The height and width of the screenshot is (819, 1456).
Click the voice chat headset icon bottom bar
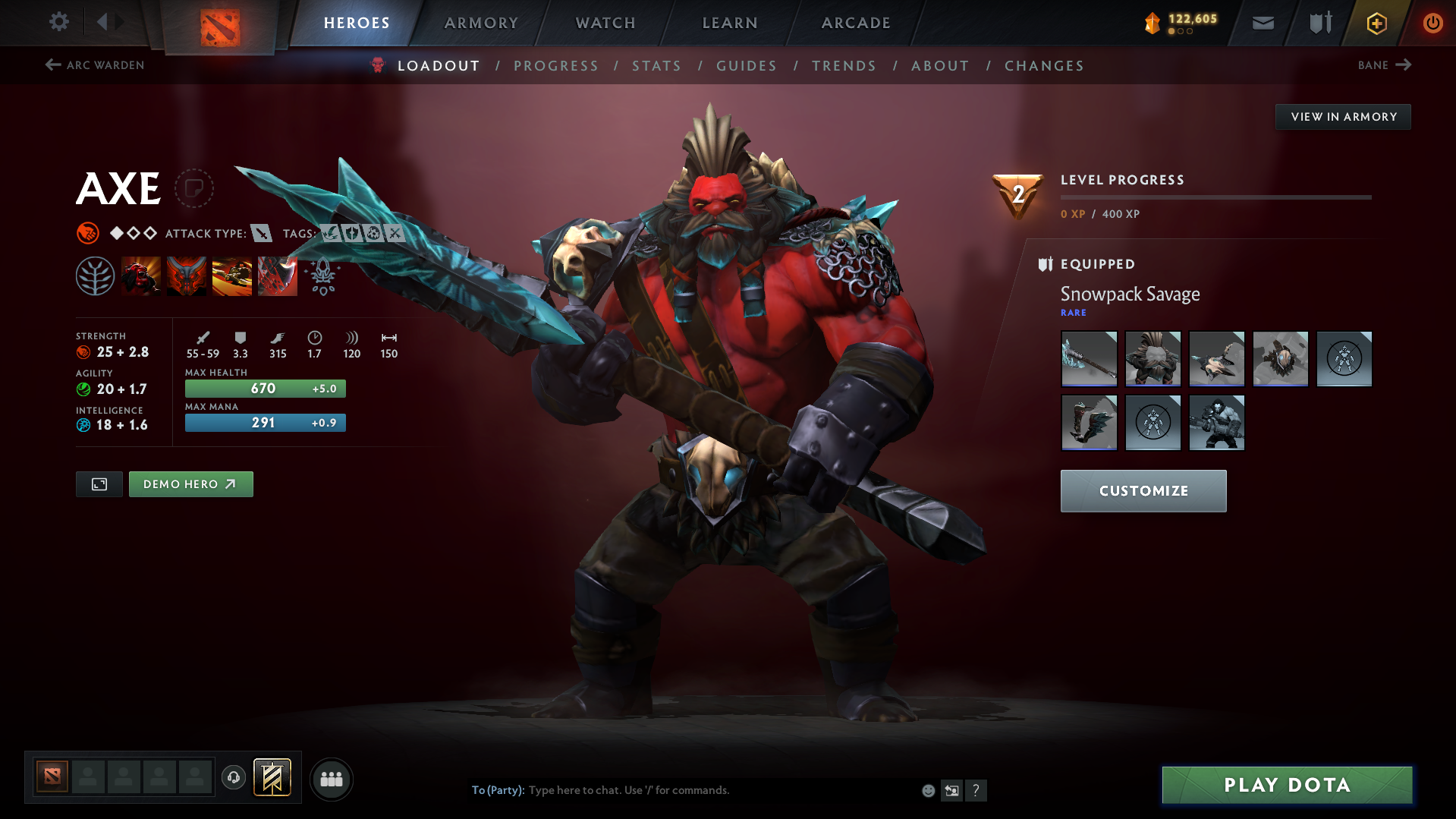[x=233, y=778]
